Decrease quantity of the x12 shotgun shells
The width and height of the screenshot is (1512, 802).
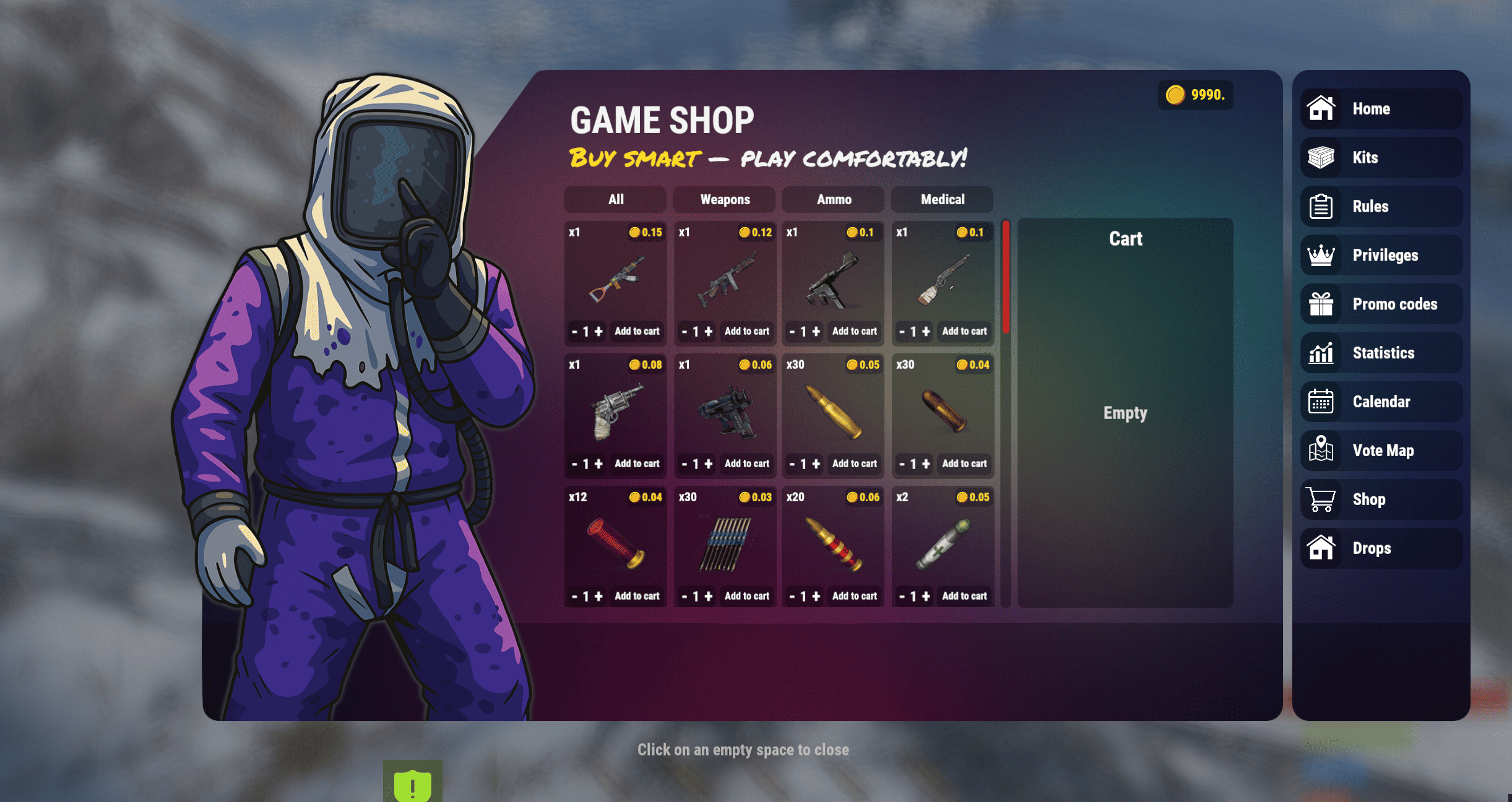click(x=575, y=596)
